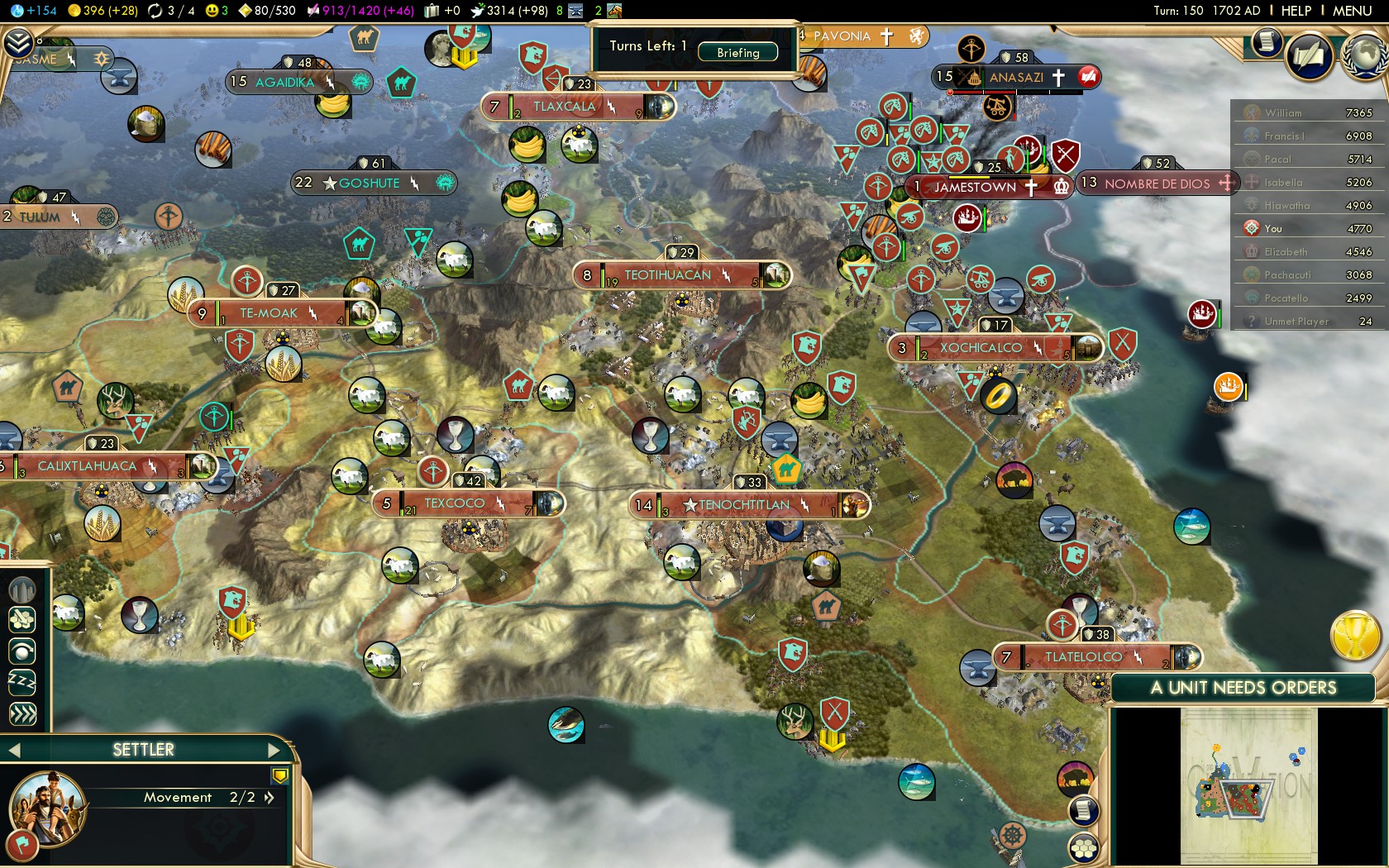Open the Texcoco city banner

455,503
